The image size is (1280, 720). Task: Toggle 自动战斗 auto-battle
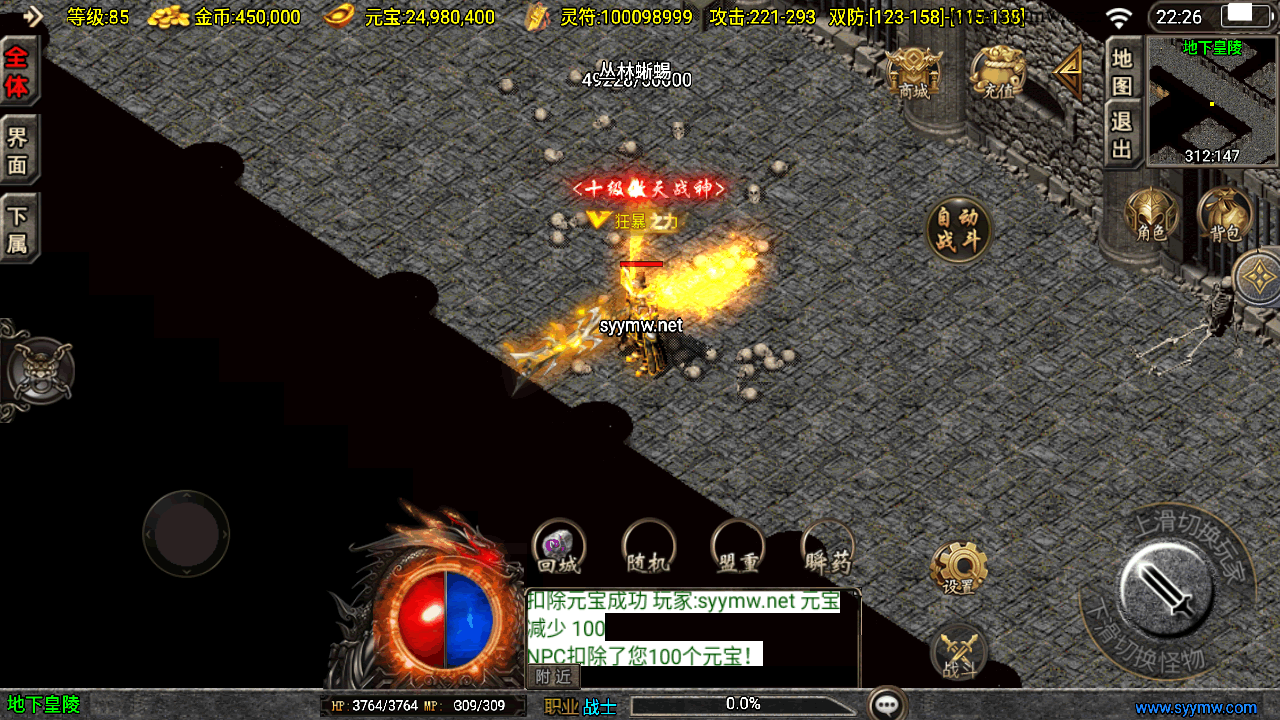tap(959, 229)
